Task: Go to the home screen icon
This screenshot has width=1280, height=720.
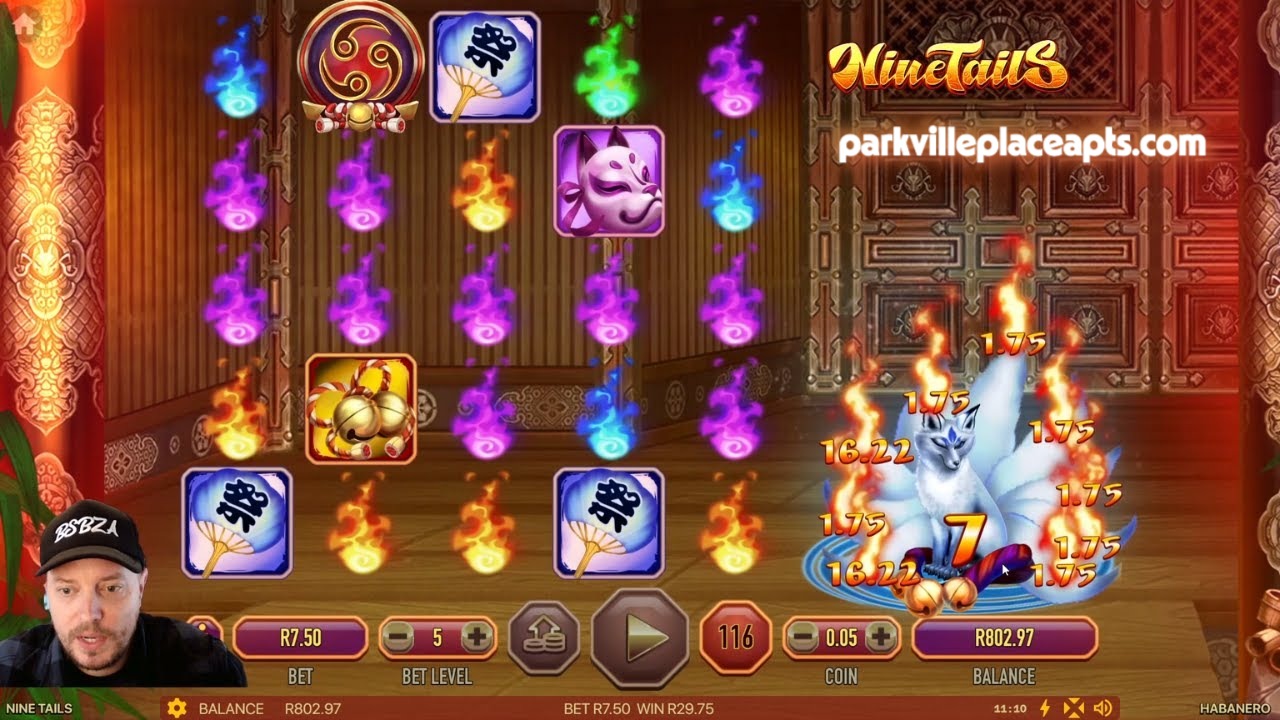Action: tap(23, 24)
